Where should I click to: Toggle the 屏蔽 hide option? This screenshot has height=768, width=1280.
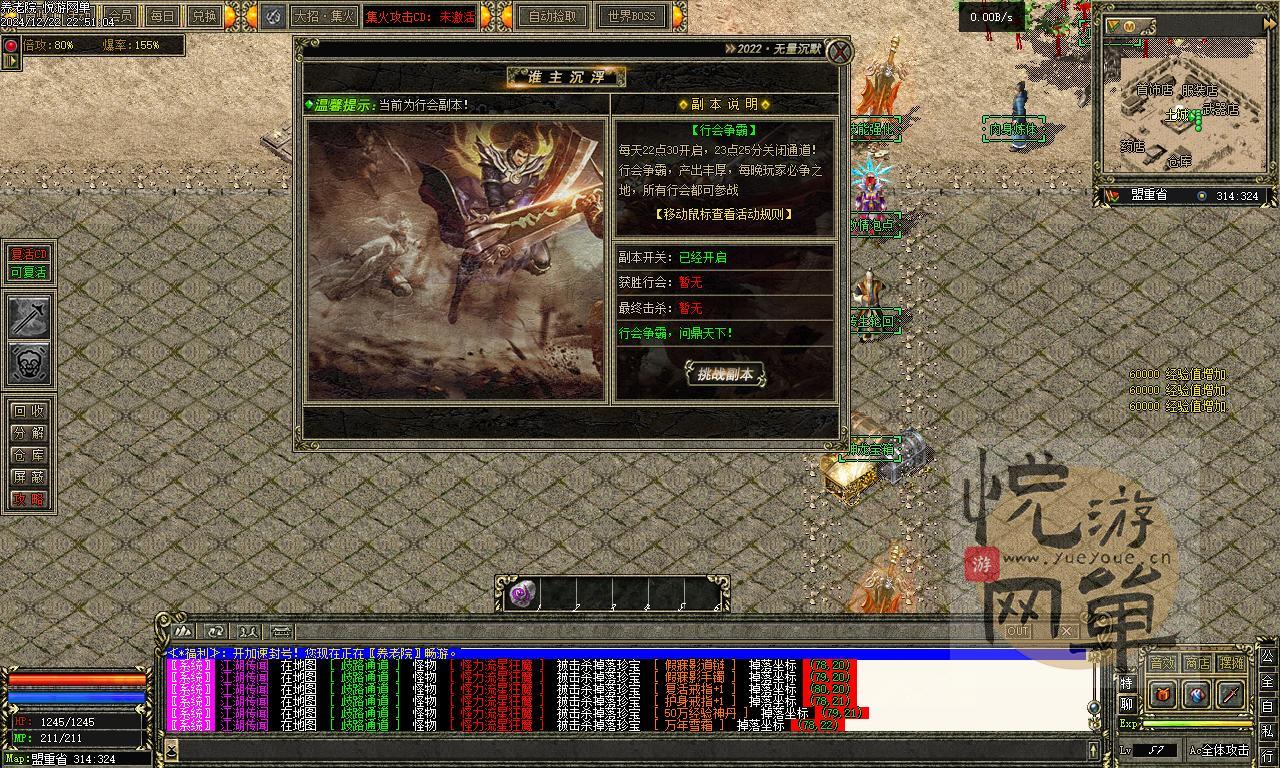tap(29, 477)
